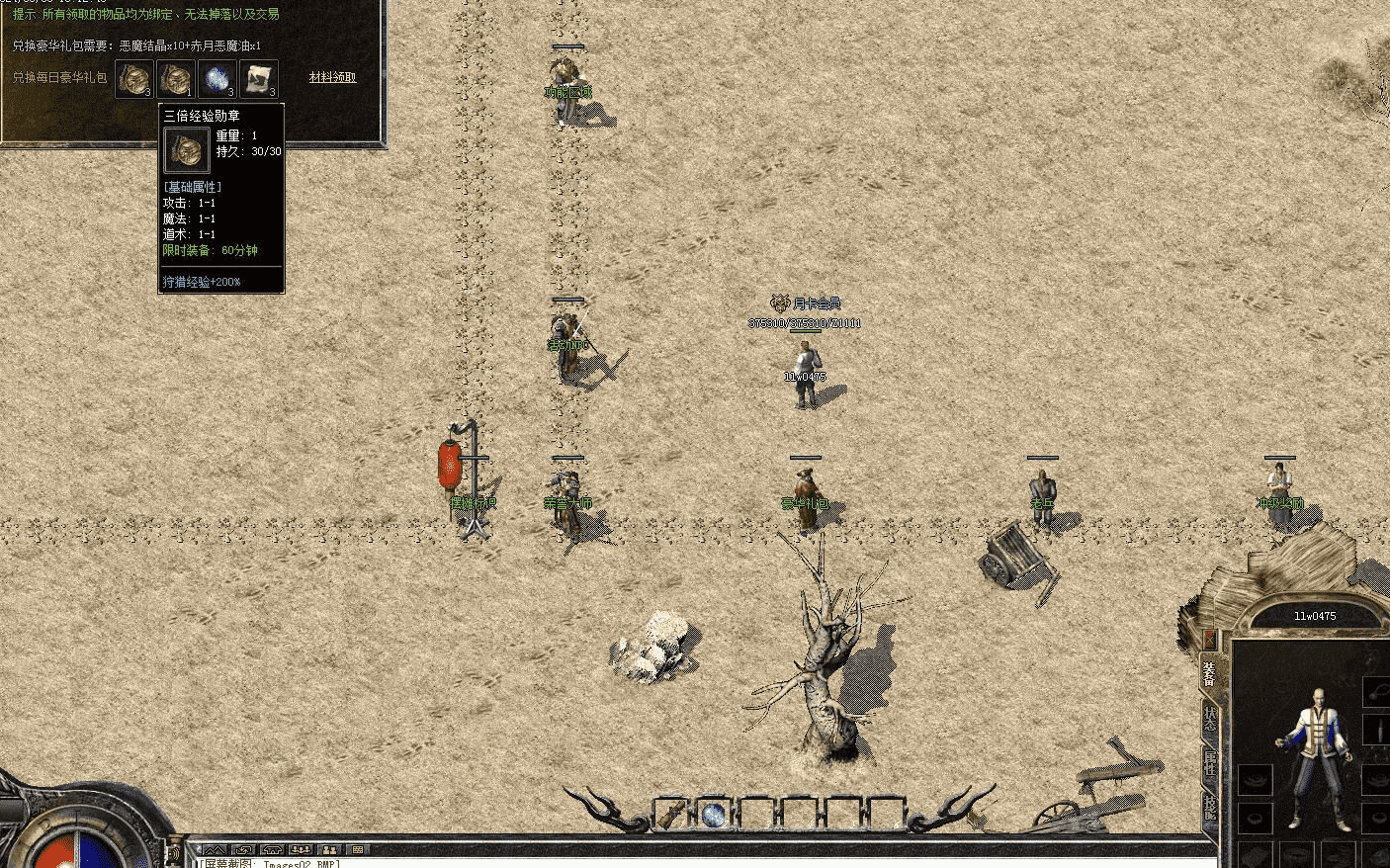The image size is (1390, 868).
Task: Switch to the 状态 status tab
Action: tap(1210, 719)
